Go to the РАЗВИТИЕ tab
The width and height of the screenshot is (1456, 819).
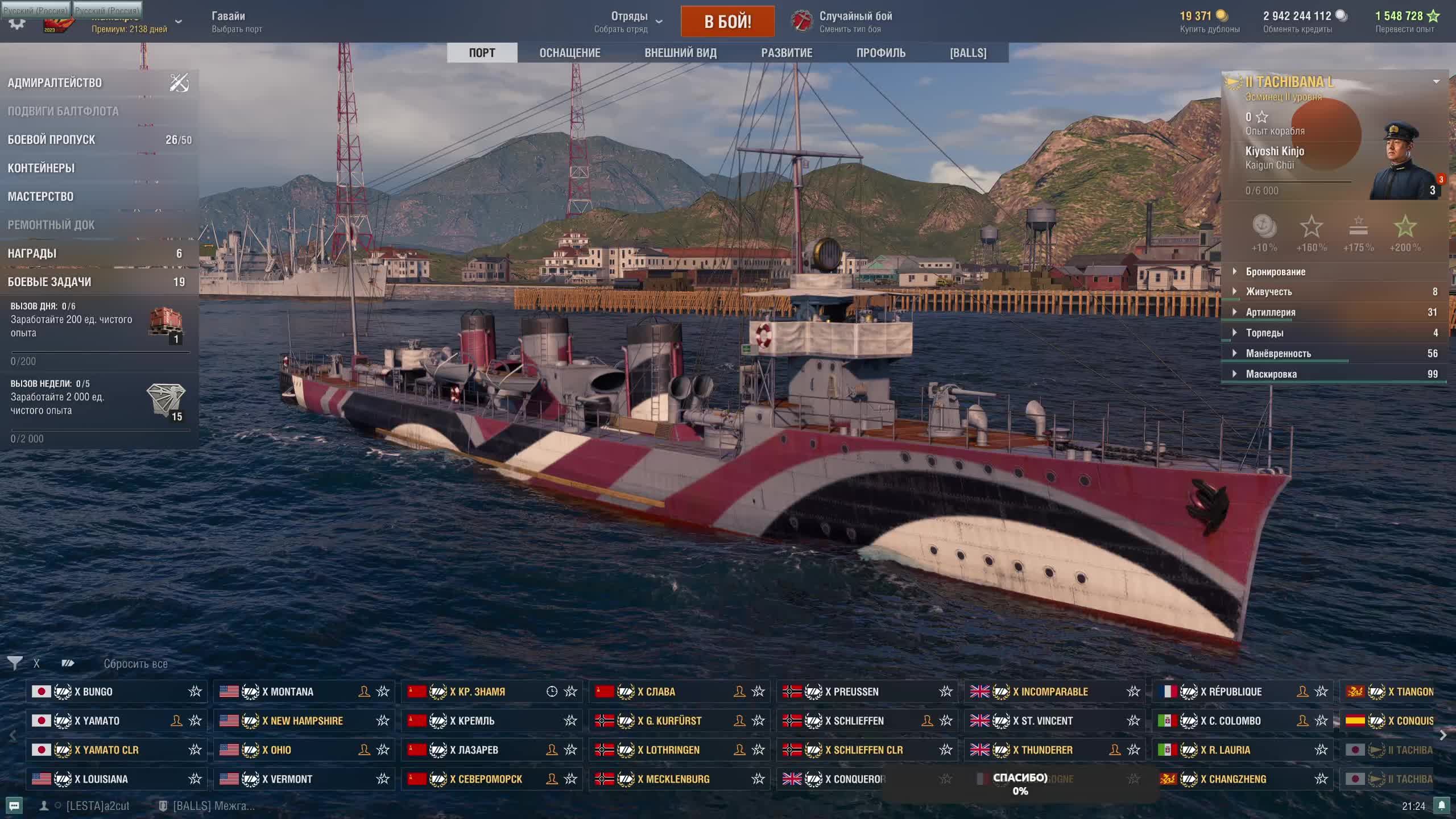click(787, 53)
